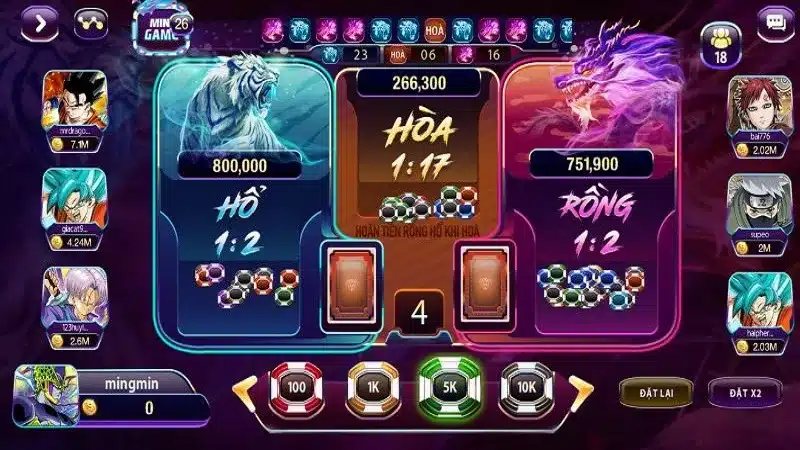Select the green 5K chip
The height and width of the screenshot is (450, 800).
click(x=449, y=387)
